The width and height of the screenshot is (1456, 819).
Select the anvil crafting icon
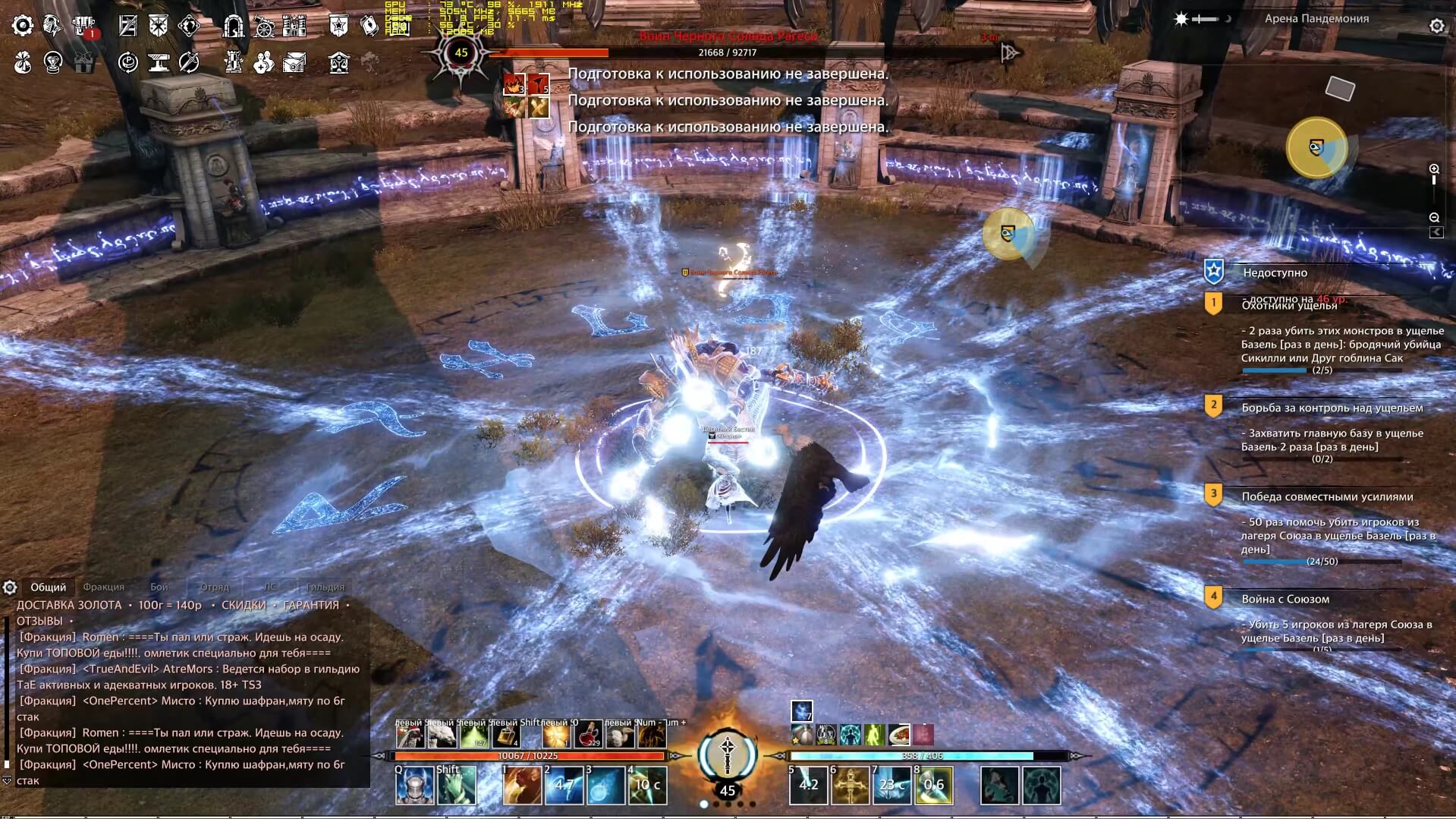tap(159, 62)
